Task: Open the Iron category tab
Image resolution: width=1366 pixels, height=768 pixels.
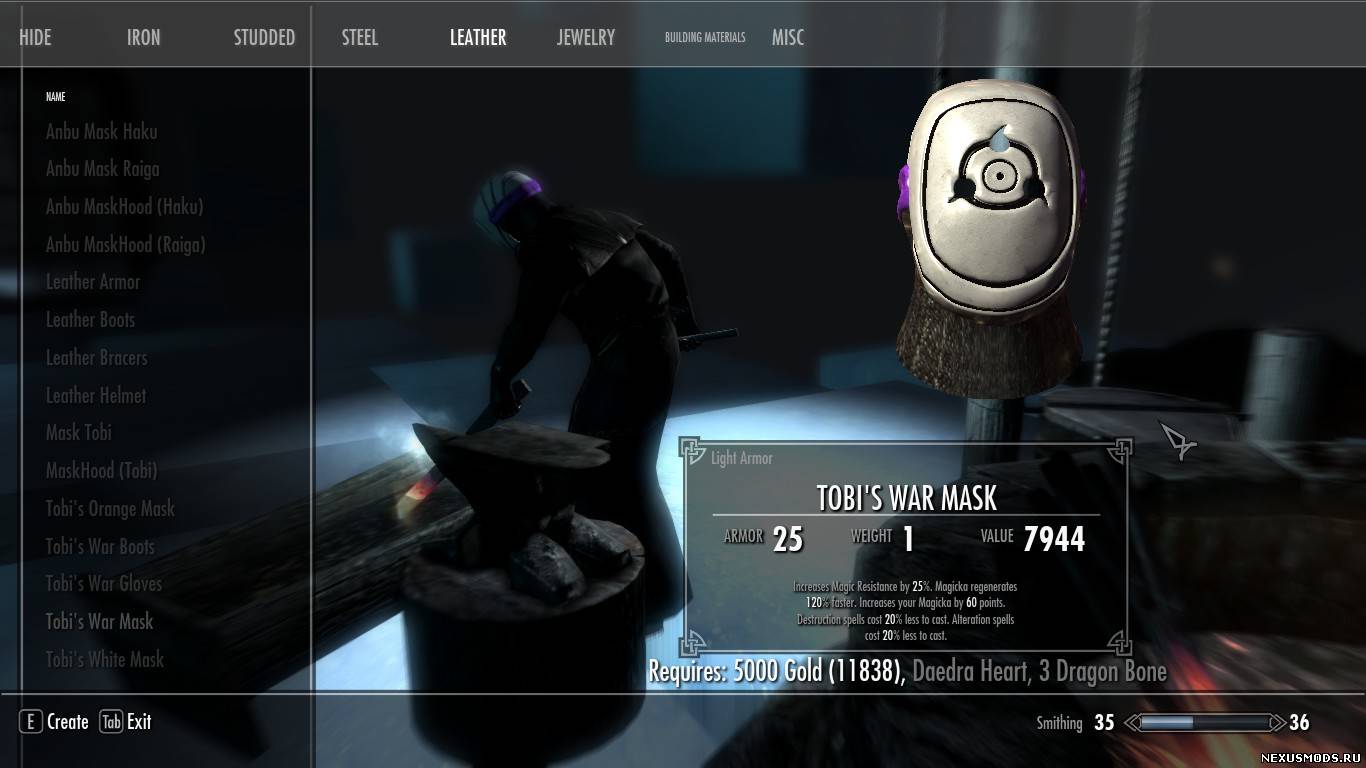Action: (143, 38)
